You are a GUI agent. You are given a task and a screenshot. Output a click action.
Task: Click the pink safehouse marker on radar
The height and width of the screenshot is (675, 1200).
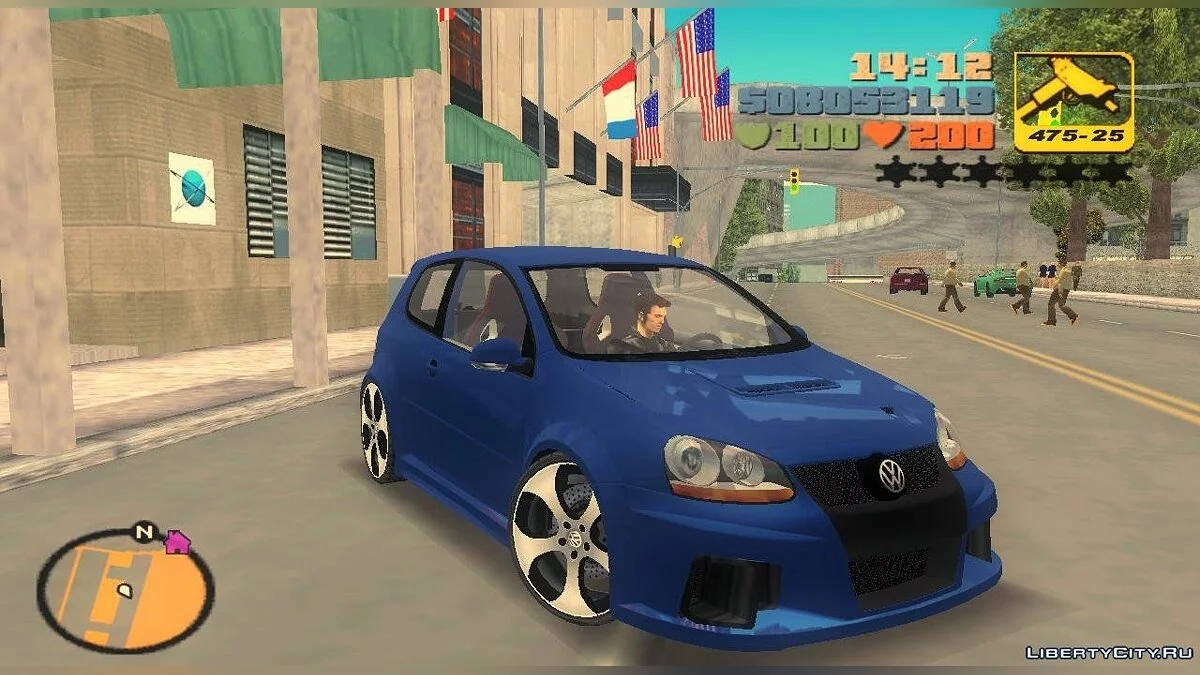[x=177, y=541]
